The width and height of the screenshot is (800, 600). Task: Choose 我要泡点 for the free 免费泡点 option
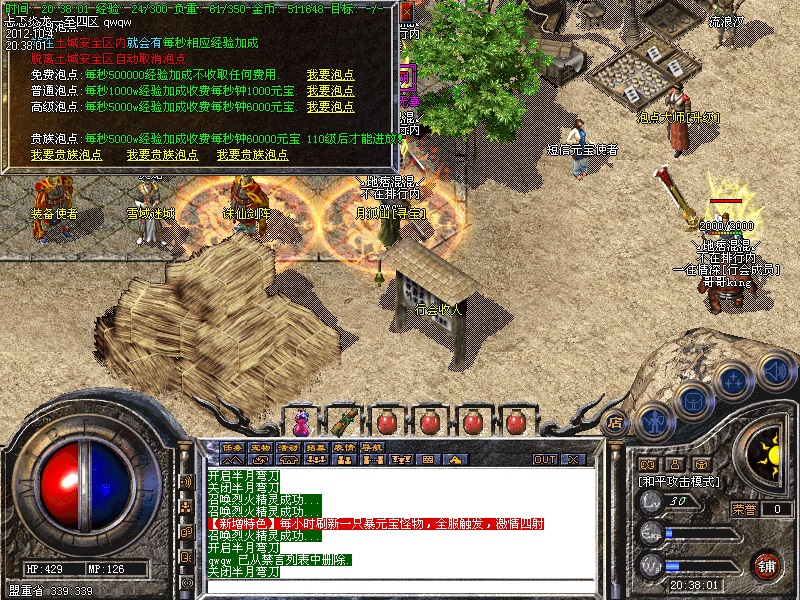pyautogui.click(x=330, y=76)
